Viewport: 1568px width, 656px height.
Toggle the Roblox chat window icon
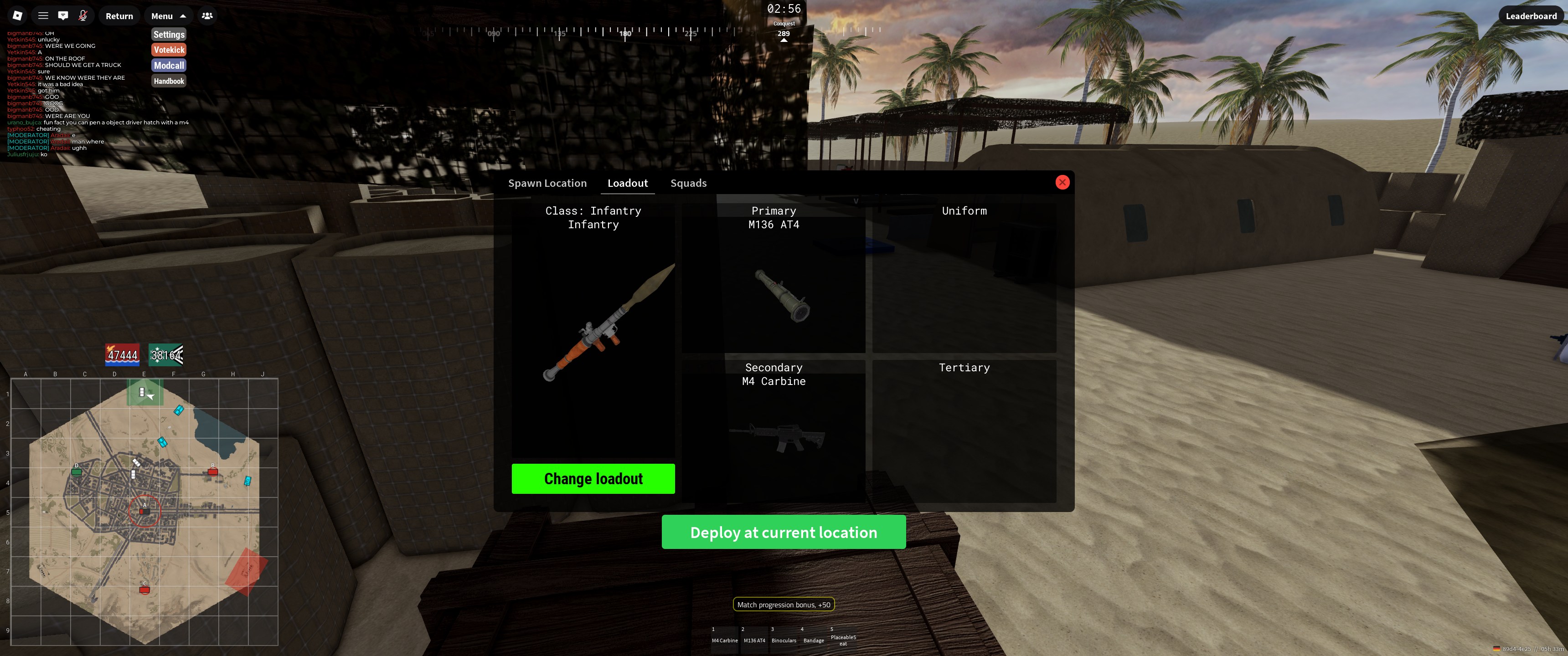(63, 16)
